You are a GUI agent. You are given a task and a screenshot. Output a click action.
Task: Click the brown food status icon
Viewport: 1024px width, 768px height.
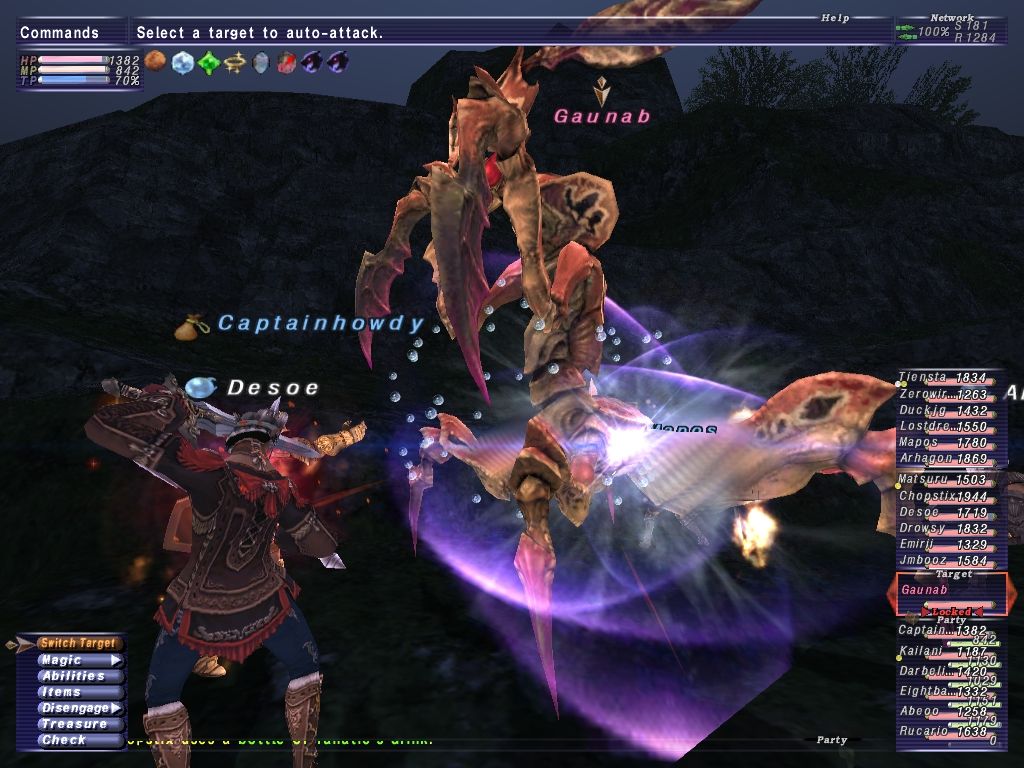(x=155, y=62)
